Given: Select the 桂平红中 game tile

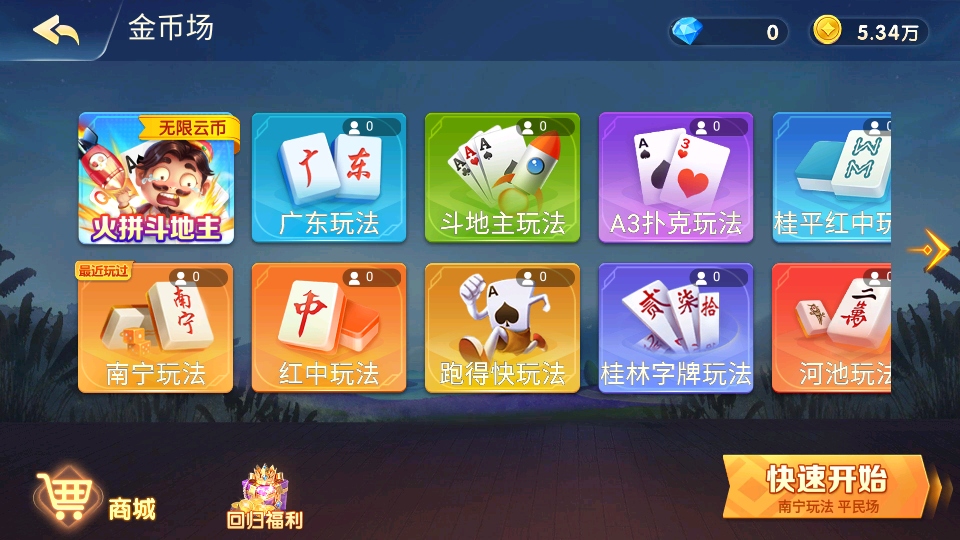Looking at the screenshot, I should pos(832,178).
